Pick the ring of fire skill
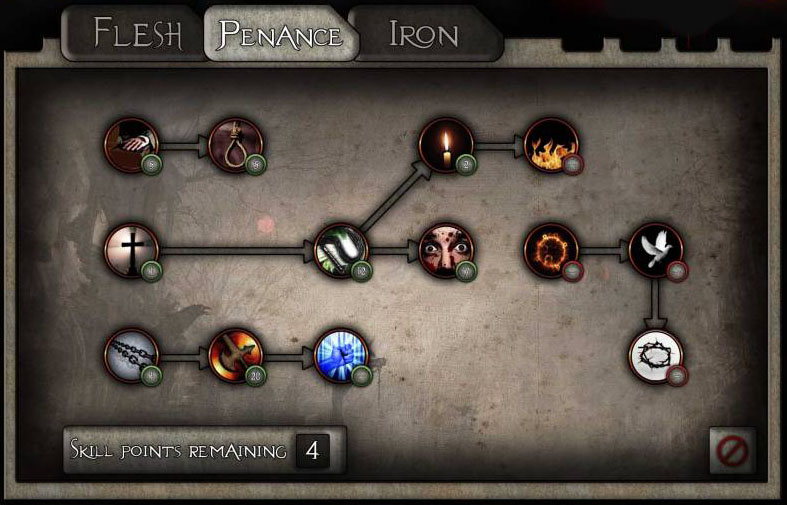This screenshot has width=787, height=505. pyautogui.click(x=551, y=250)
